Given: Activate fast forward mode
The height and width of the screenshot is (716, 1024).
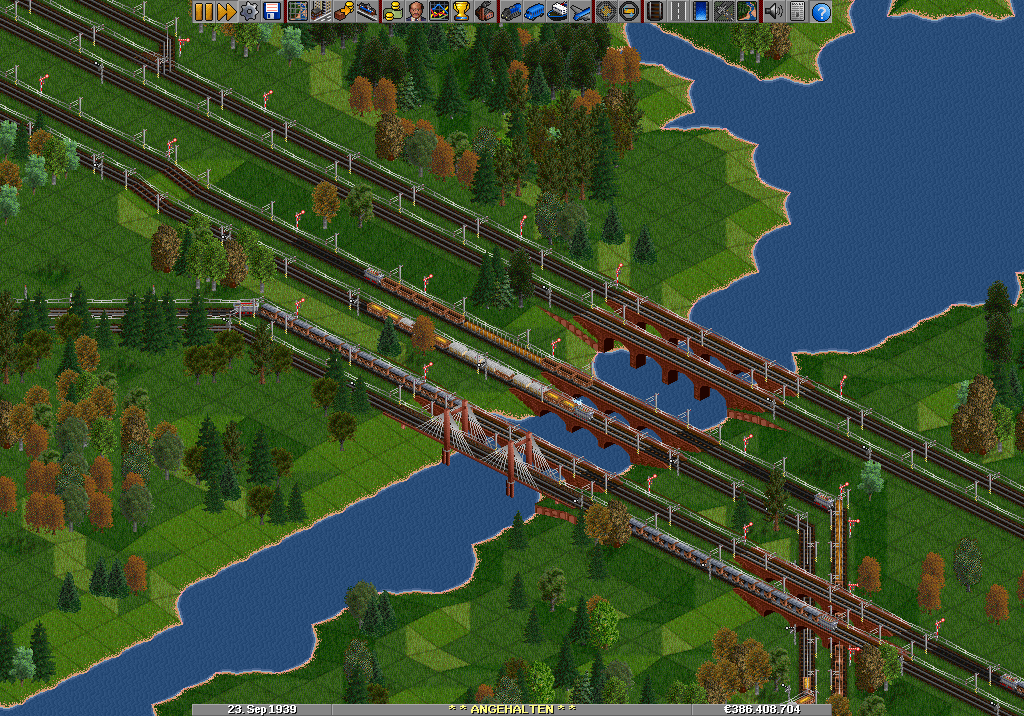Looking at the screenshot, I should click(x=225, y=12).
